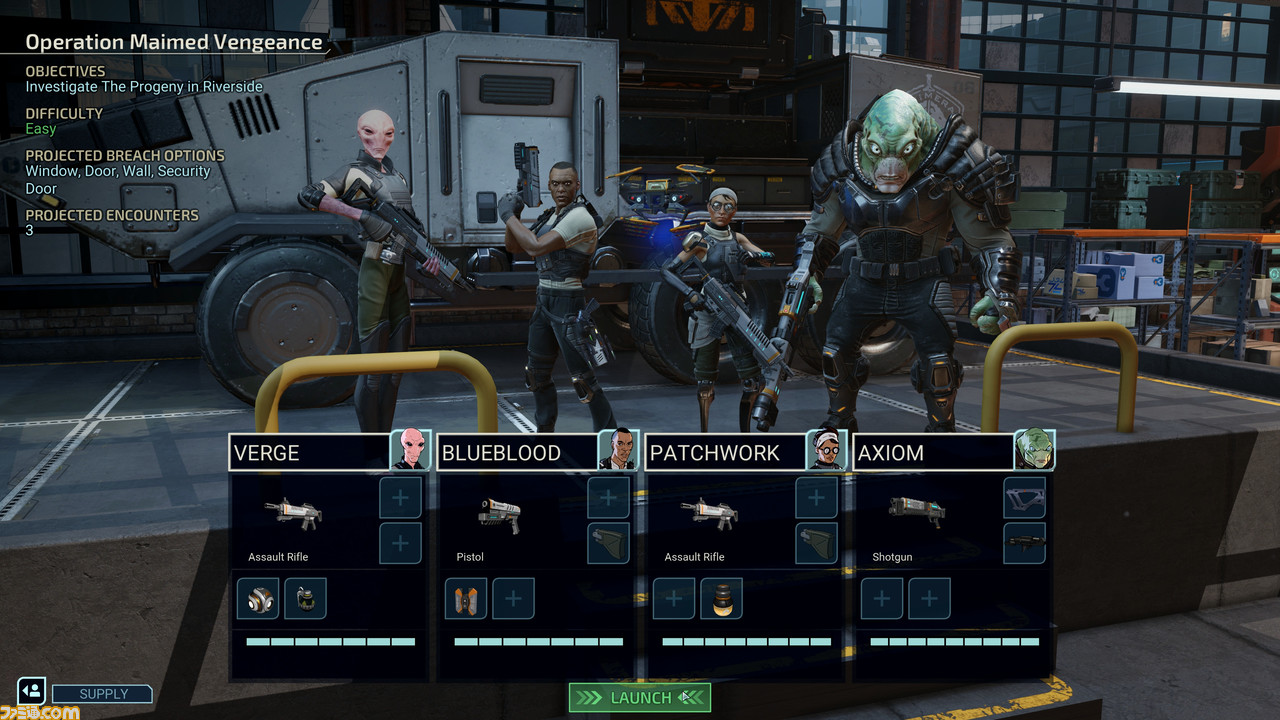The height and width of the screenshot is (720, 1280).
Task: Select Patchwork's orange canister item slot
Action: tap(721, 598)
